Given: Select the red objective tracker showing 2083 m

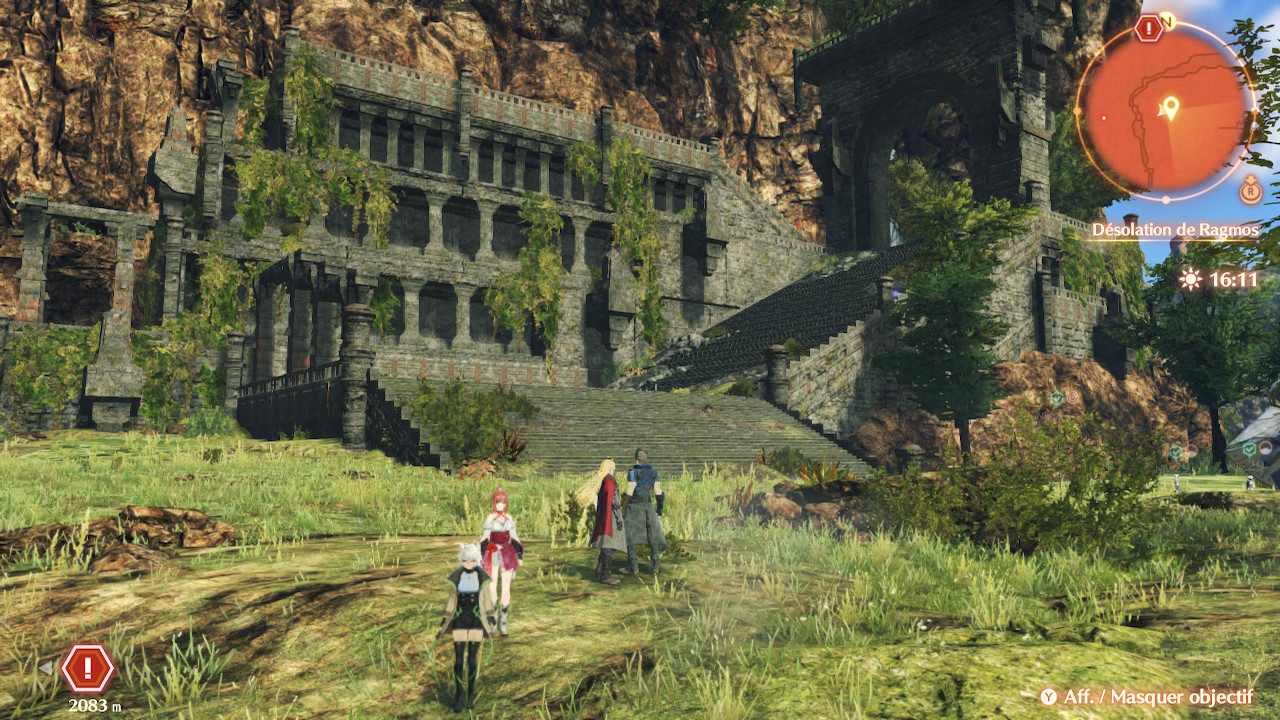Looking at the screenshot, I should coord(88,668).
